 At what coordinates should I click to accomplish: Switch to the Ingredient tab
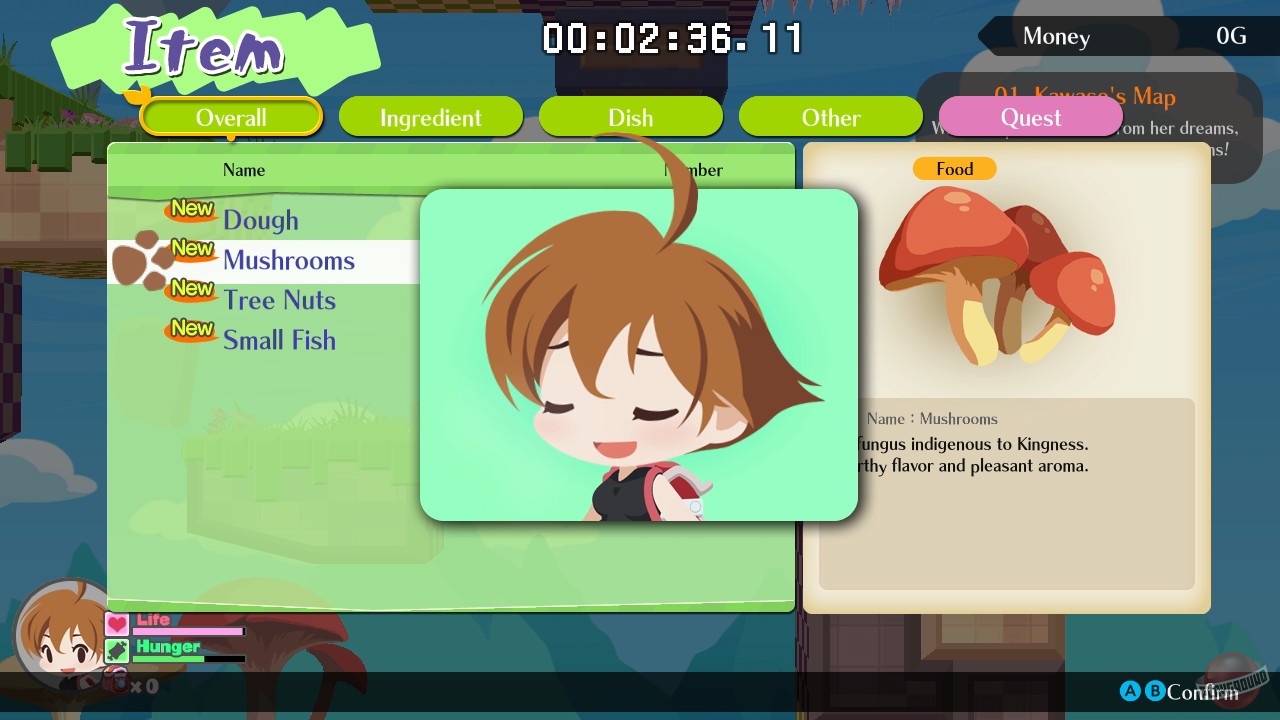430,117
